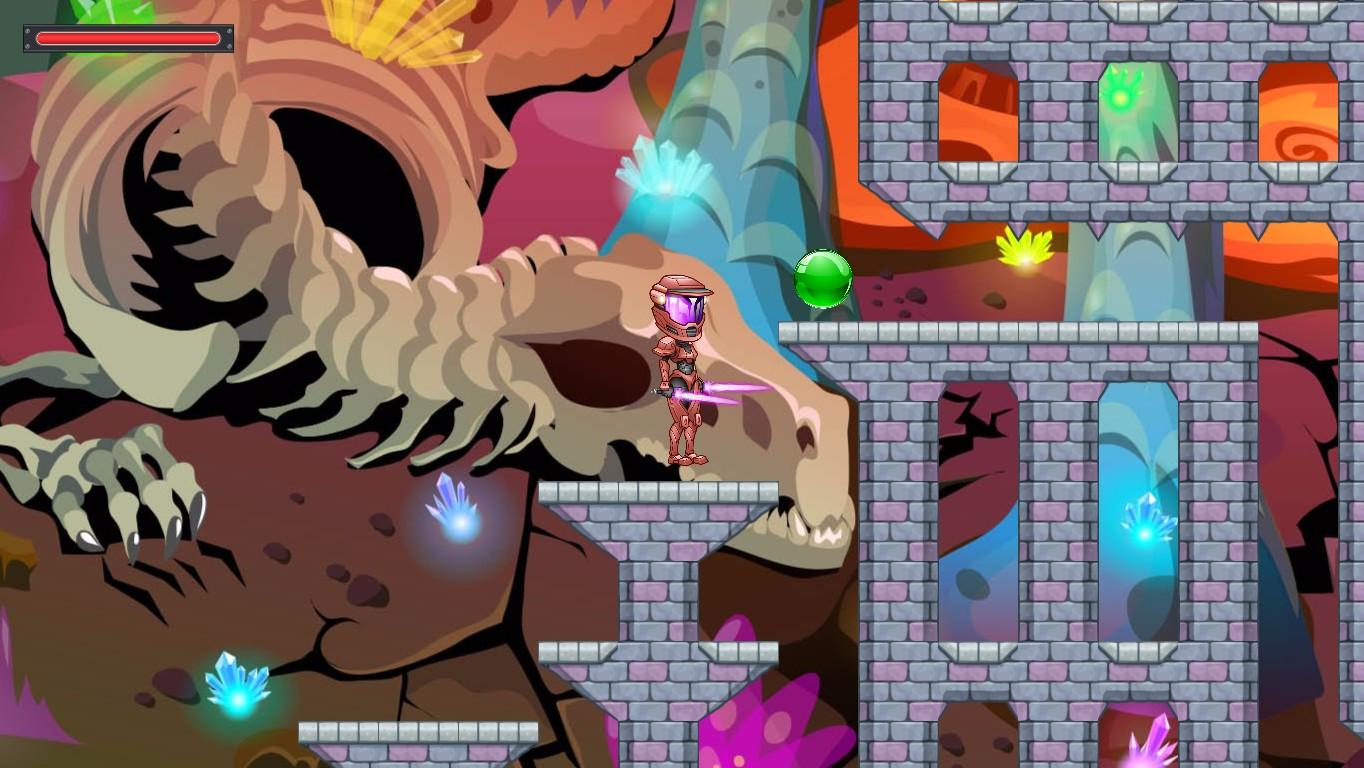Viewport: 1364px width, 768px height.
Task: Click the green crystal inside the archway
Action: [x=1122, y=100]
